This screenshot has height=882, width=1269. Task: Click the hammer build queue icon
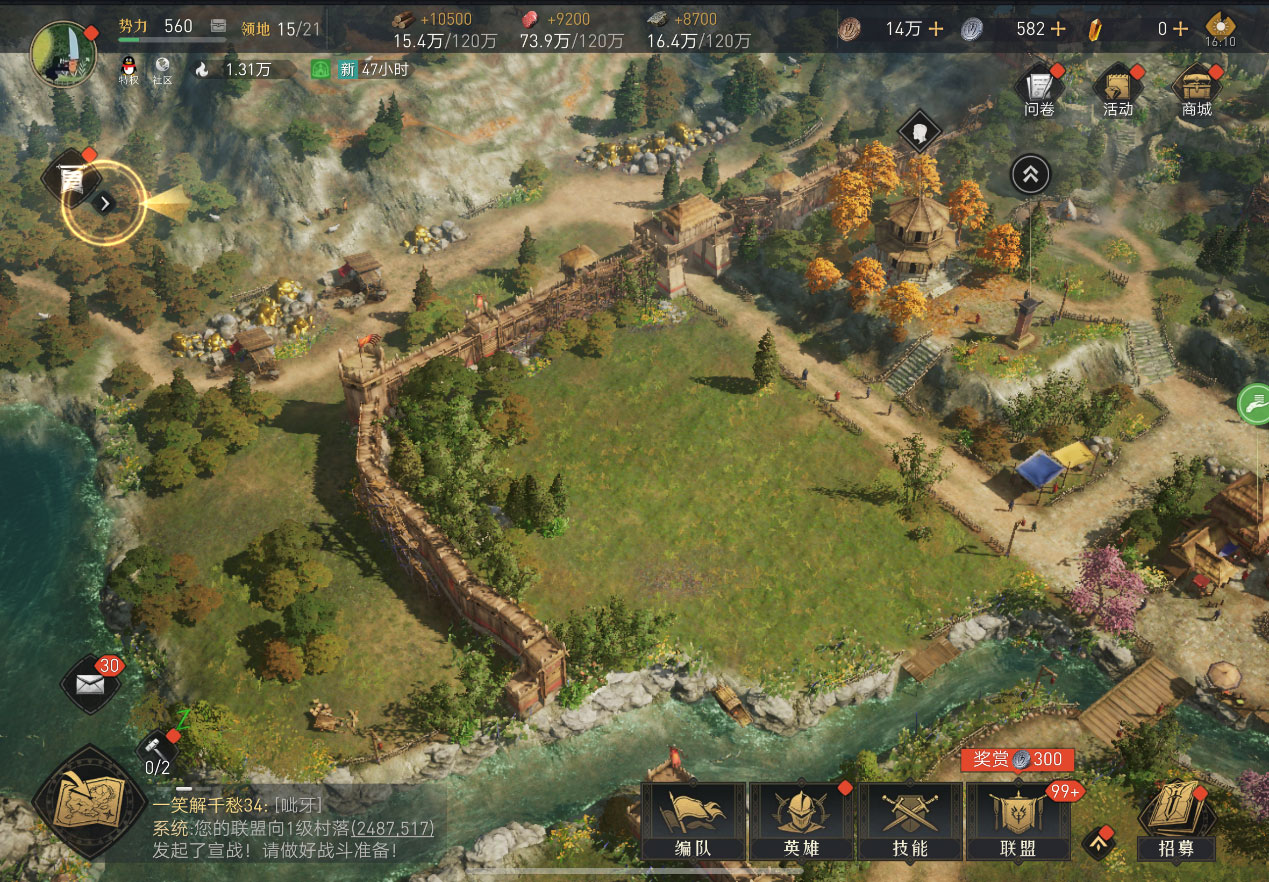(157, 746)
